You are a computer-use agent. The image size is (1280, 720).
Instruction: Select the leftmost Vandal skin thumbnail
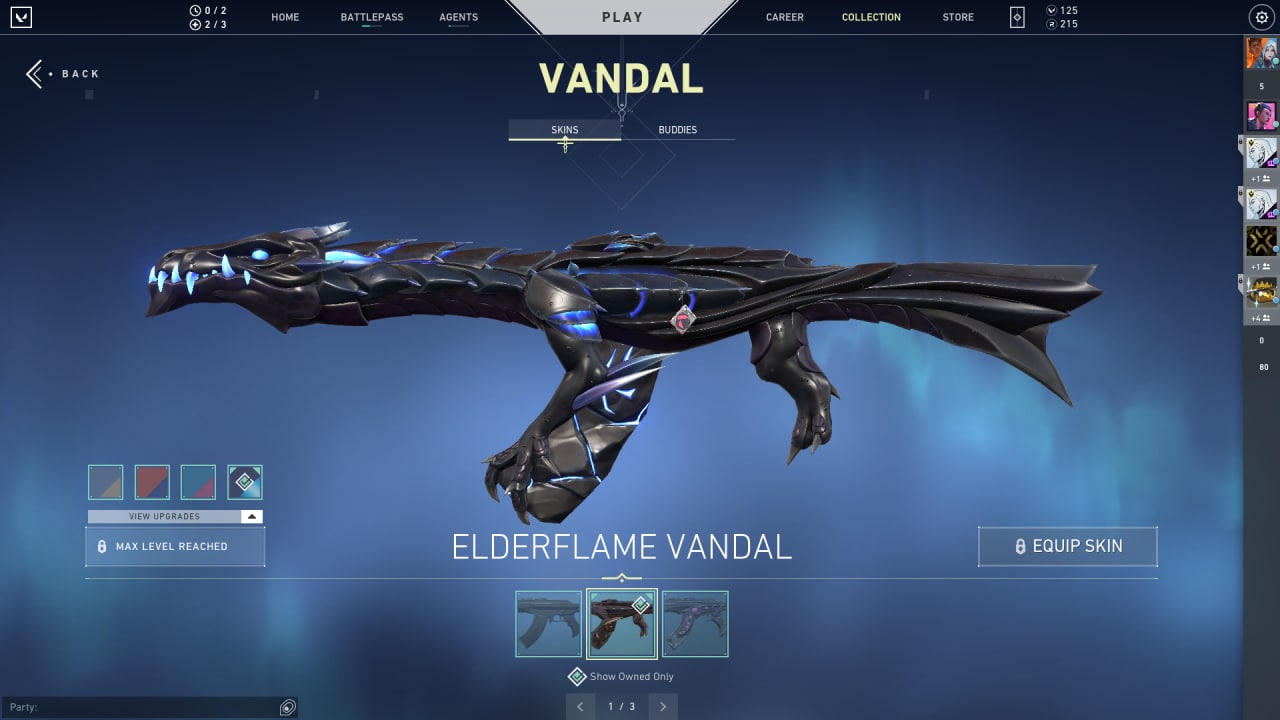(547, 623)
